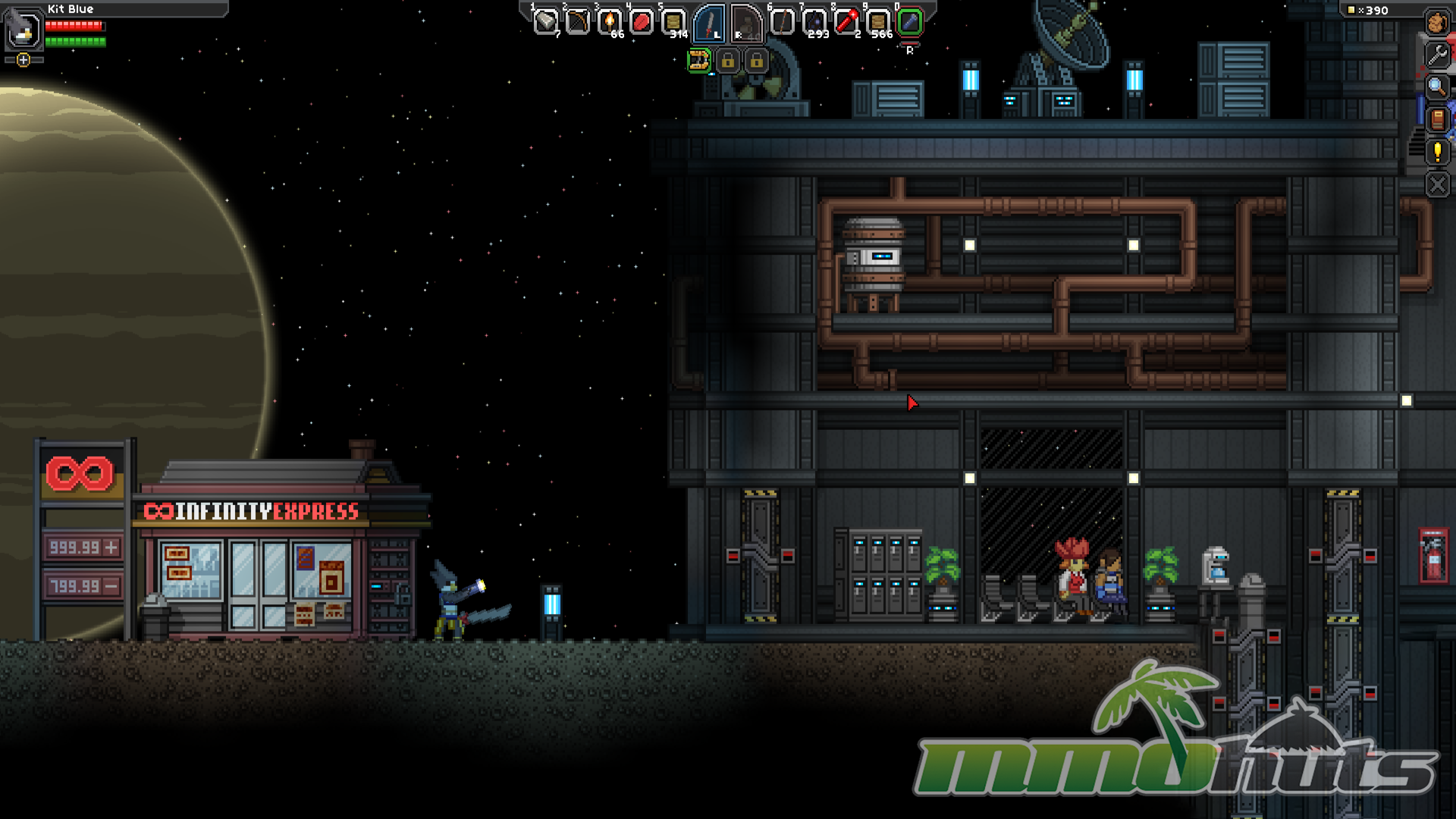The height and width of the screenshot is (819, 1456).
Task: Choose the red item in hotbar slot 4
Action: [642, 22]
